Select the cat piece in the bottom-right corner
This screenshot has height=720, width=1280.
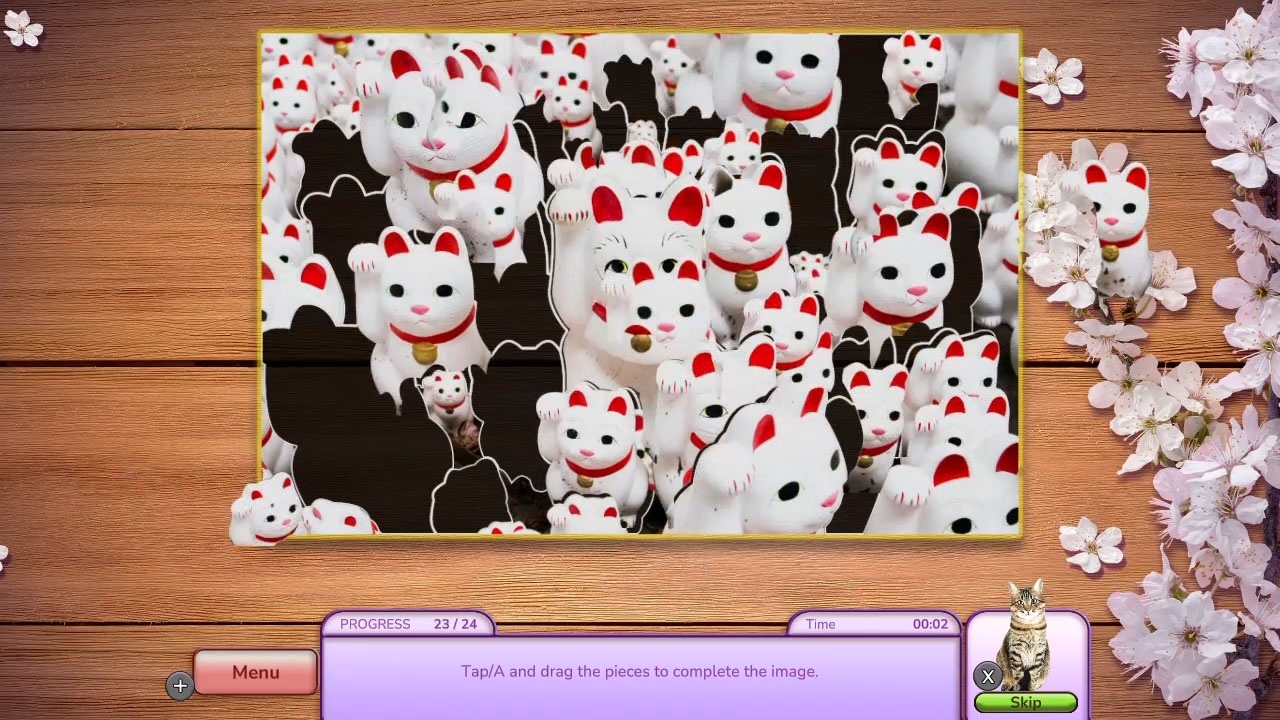click(x=965, y=480)
